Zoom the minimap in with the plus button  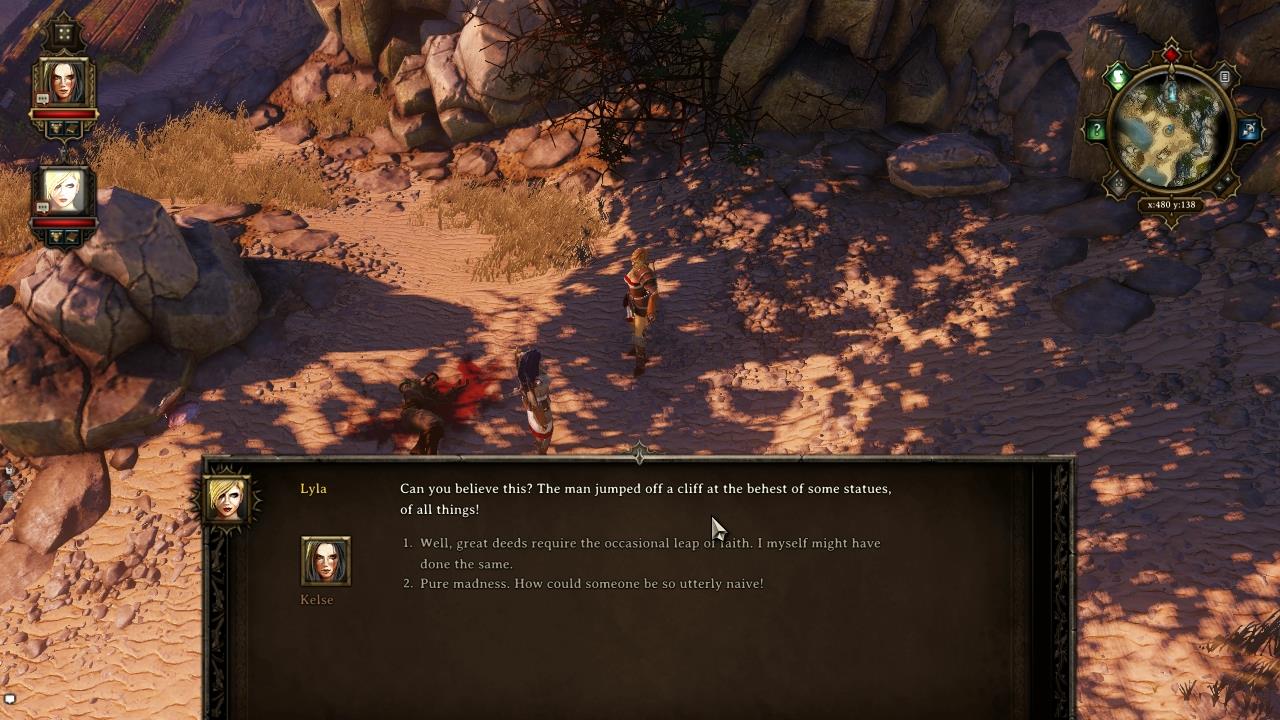point(1228,179)
